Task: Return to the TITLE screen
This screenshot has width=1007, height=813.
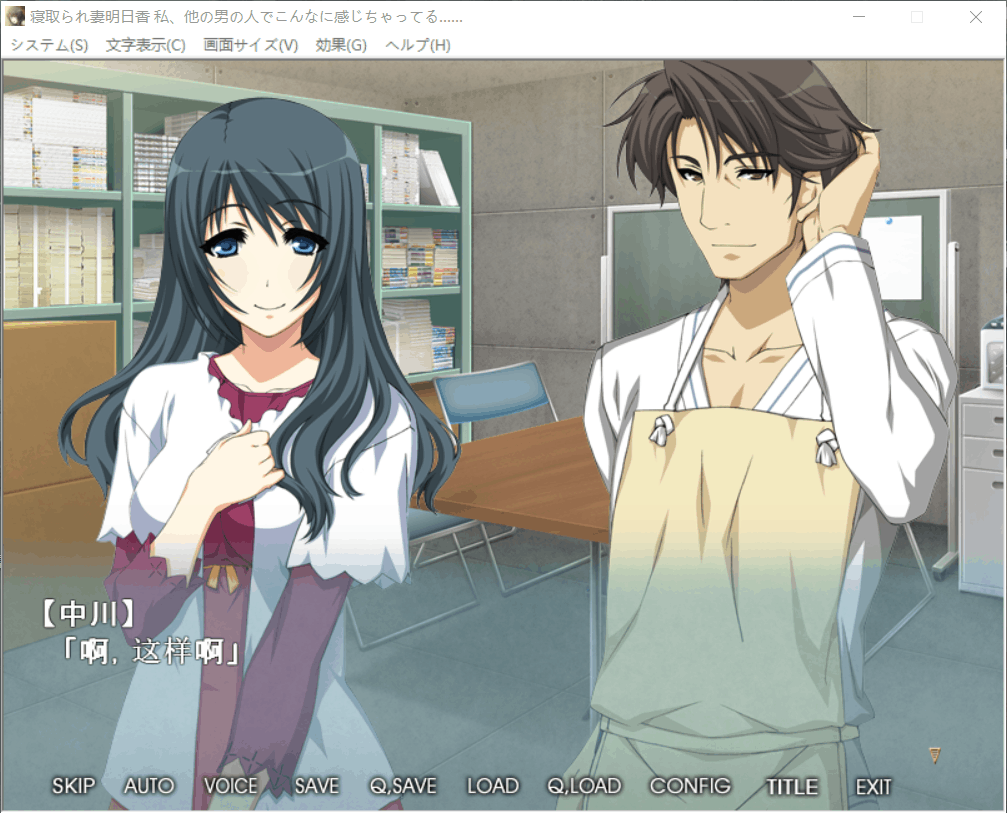Action: (x=792, y=786)
